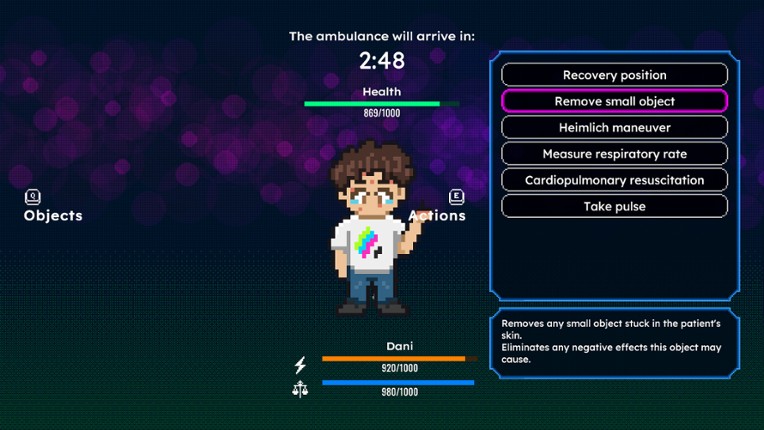
Task: Pick Measure respiratory rate
Action: (614, 154)
